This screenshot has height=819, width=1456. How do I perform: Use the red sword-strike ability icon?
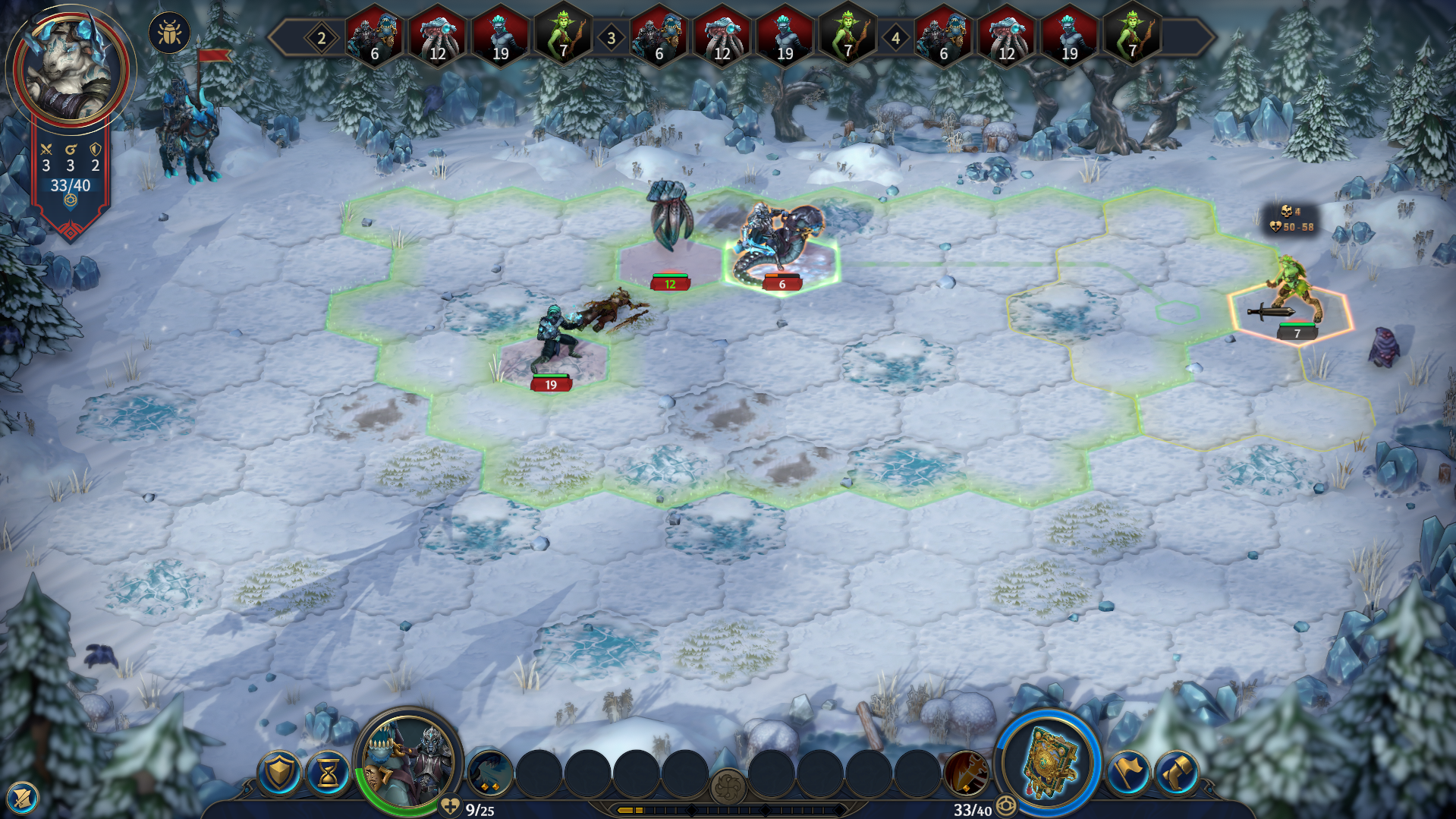pyautogui.click(x=966, y=773)
